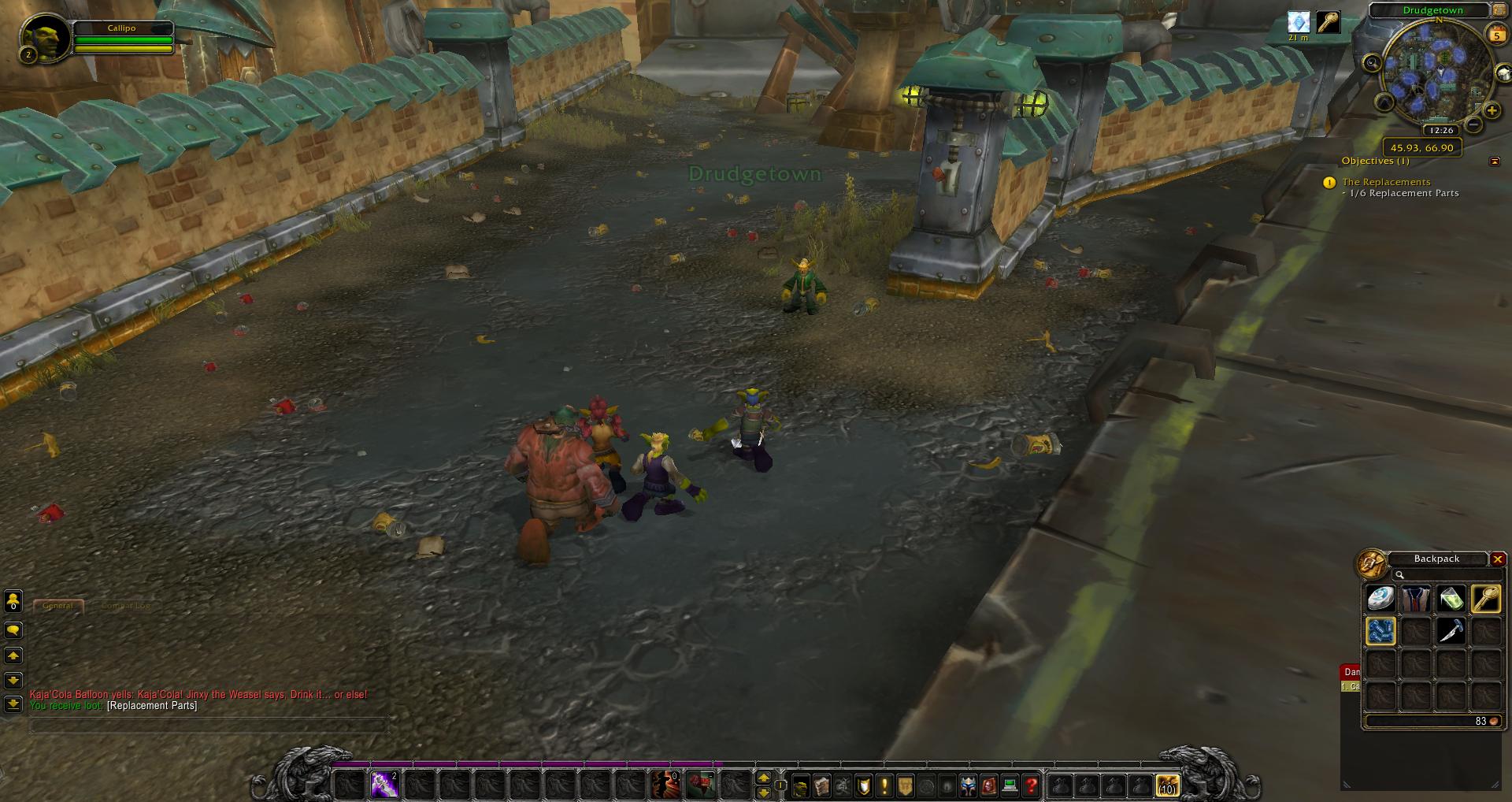
Task: Click the minimap tracking magnifier button
Action: (1373, 64)
